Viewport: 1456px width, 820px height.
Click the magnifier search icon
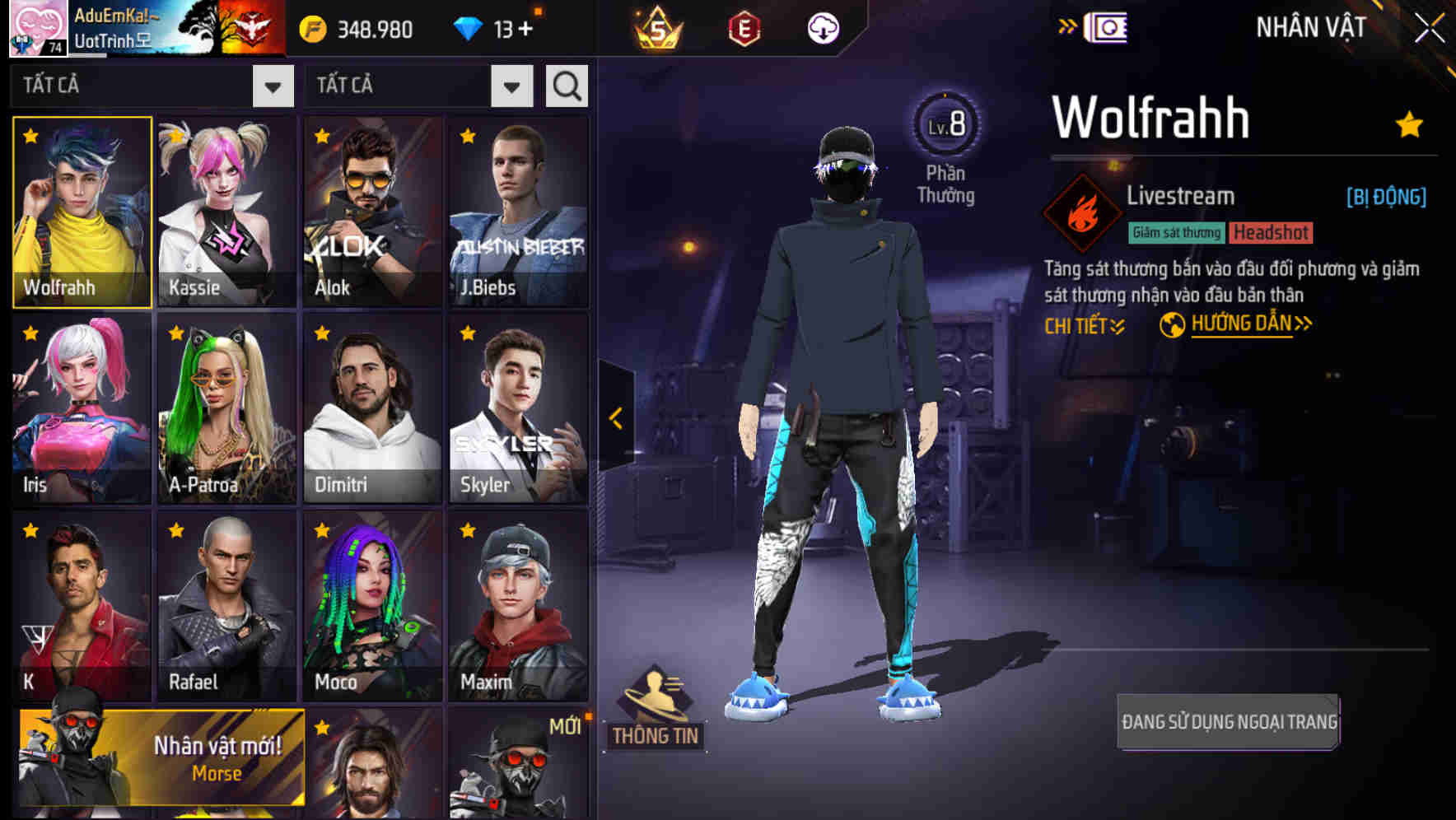point(566,85)
